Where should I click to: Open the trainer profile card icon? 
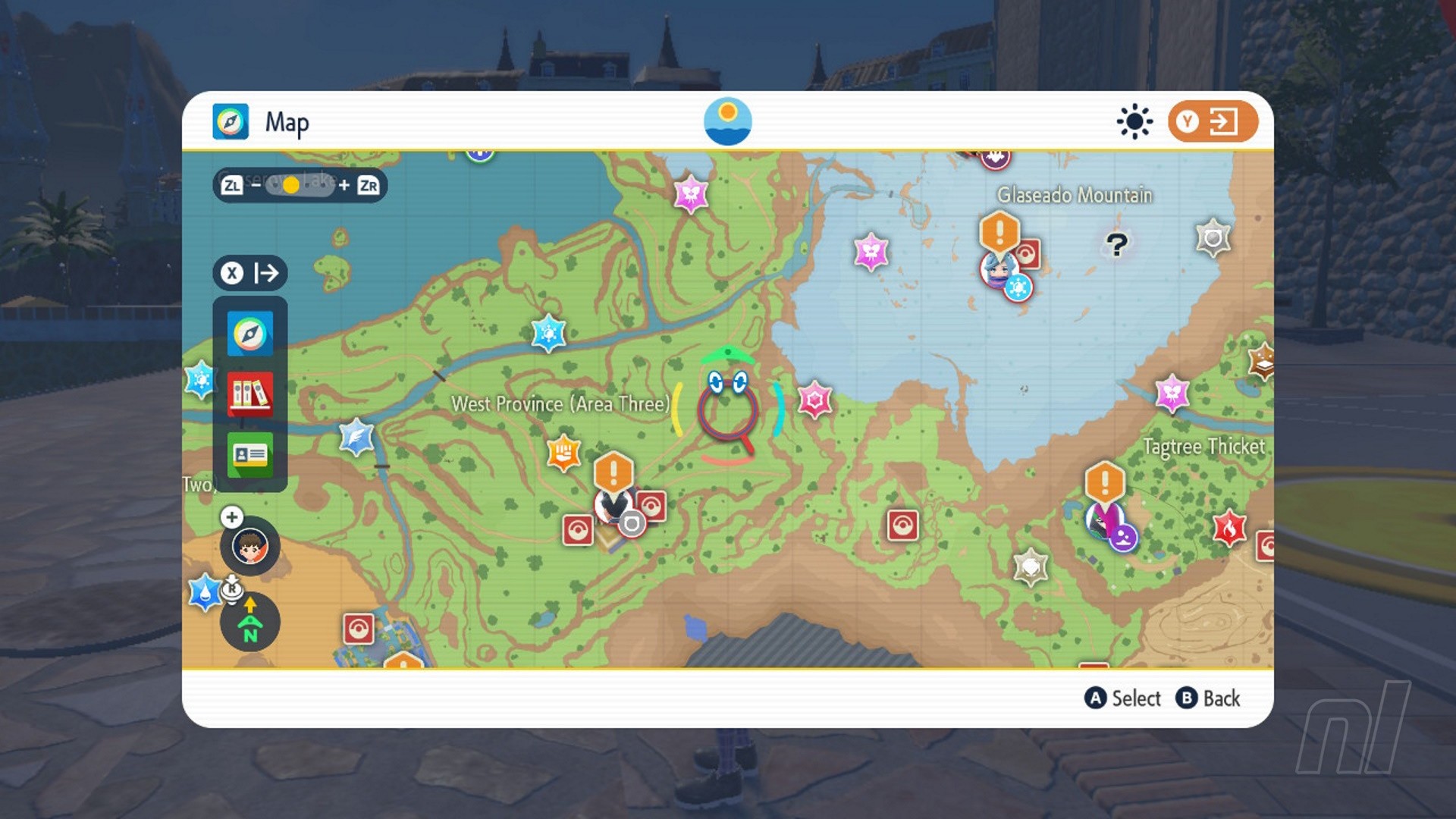249,454
